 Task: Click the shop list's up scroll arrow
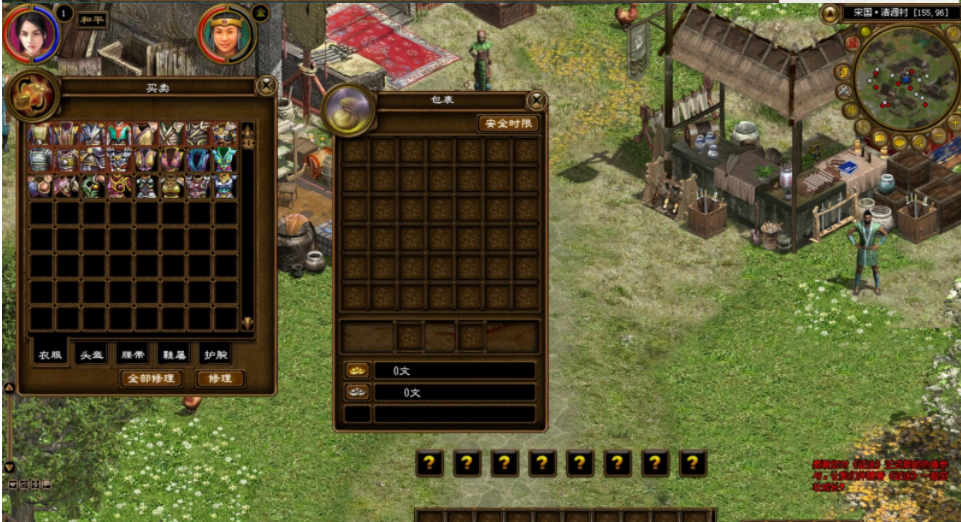click(x=247, y=133)
